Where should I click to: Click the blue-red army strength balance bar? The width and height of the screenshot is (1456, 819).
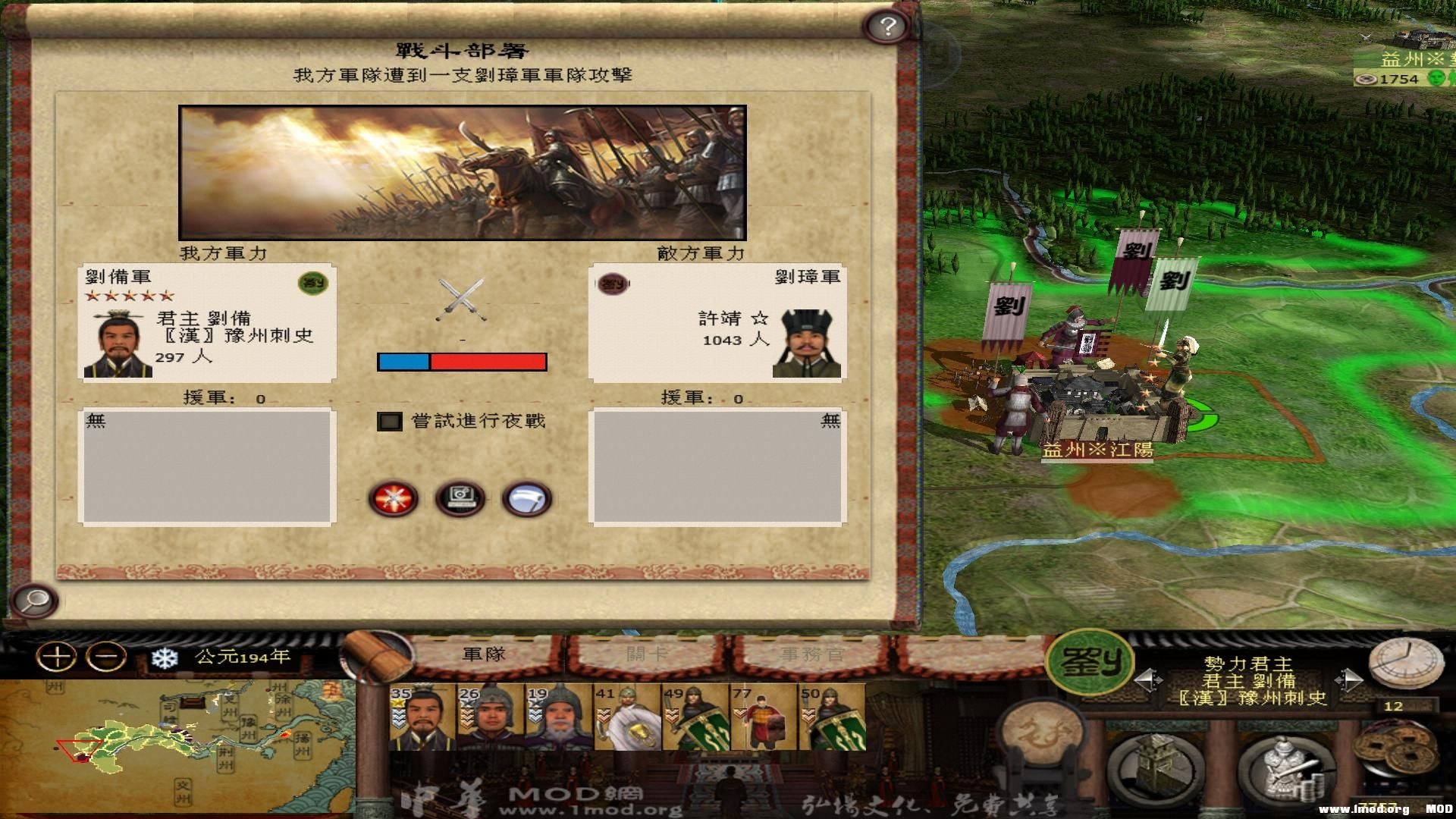coord(462,362)
